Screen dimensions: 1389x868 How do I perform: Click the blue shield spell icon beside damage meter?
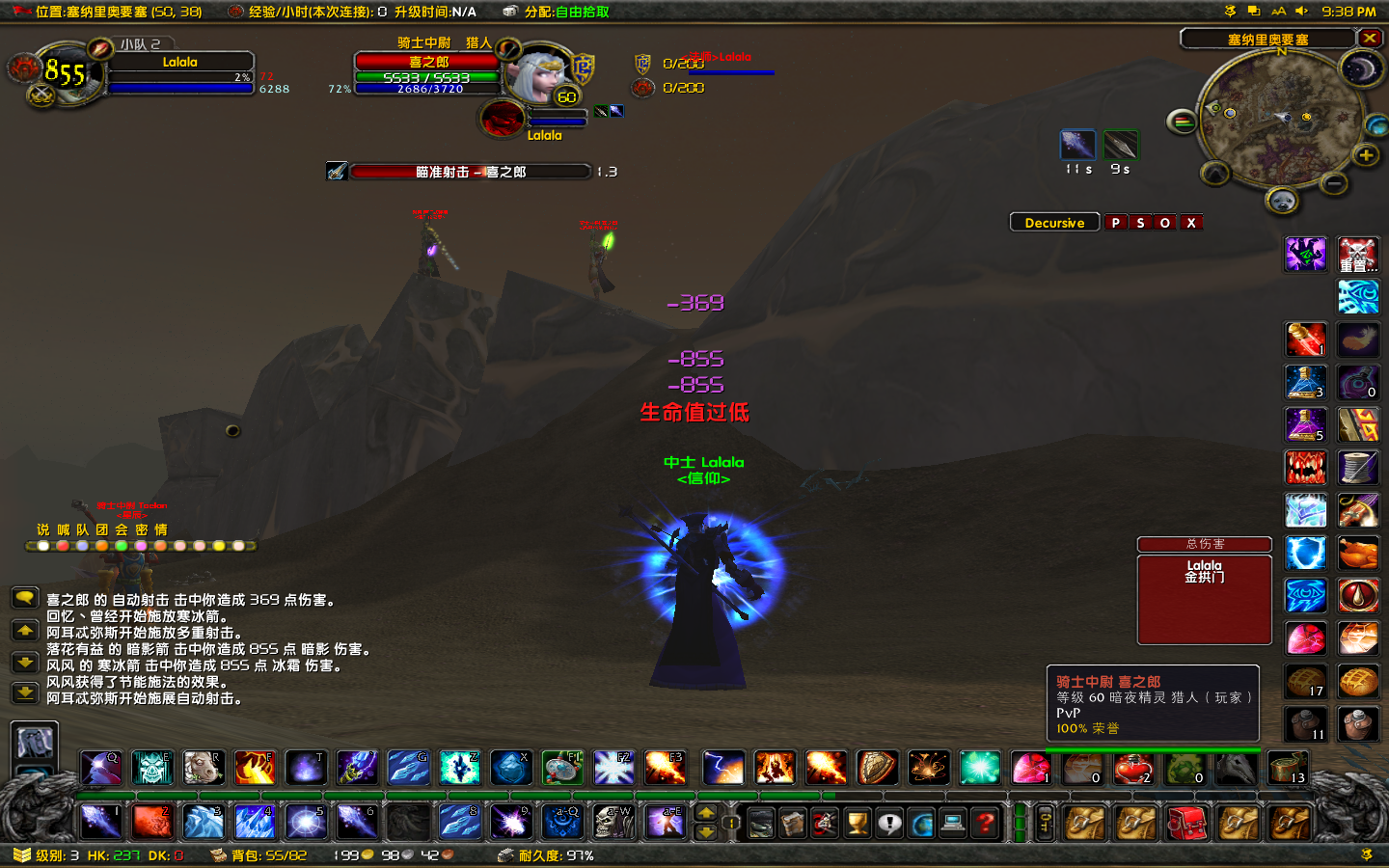coord(1305,552)
